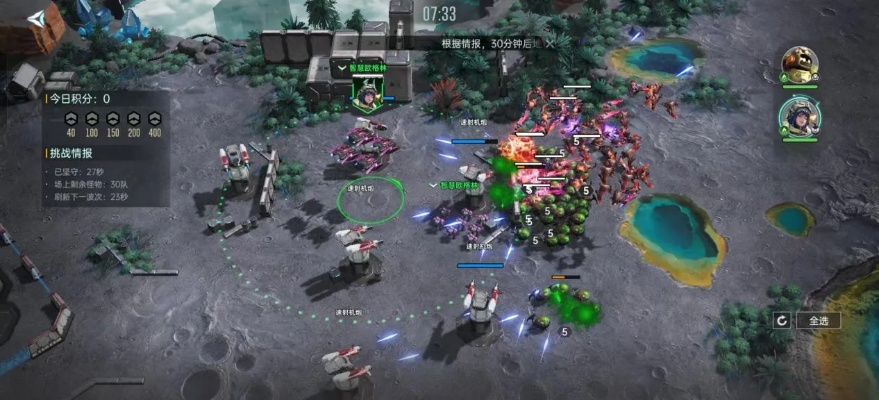Select the golden robot hero portrait
879x400 pixels.
click(798, 65)
